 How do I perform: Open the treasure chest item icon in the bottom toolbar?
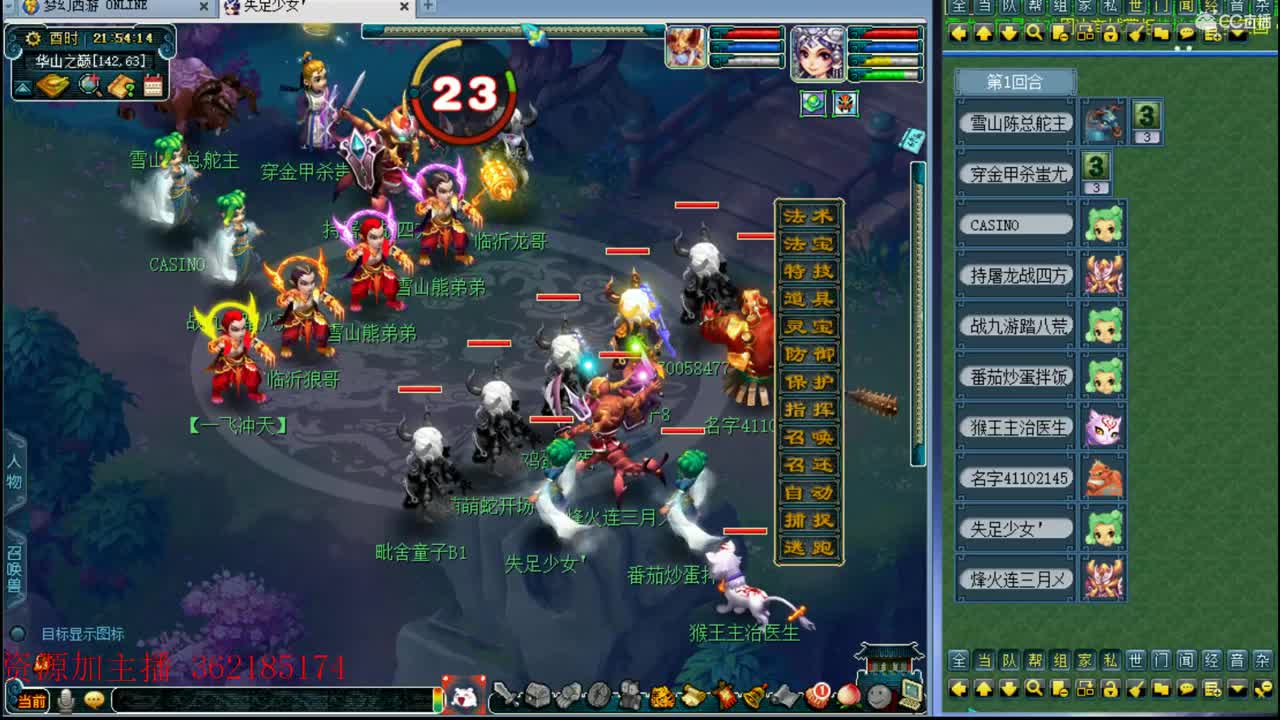(536, 696)
